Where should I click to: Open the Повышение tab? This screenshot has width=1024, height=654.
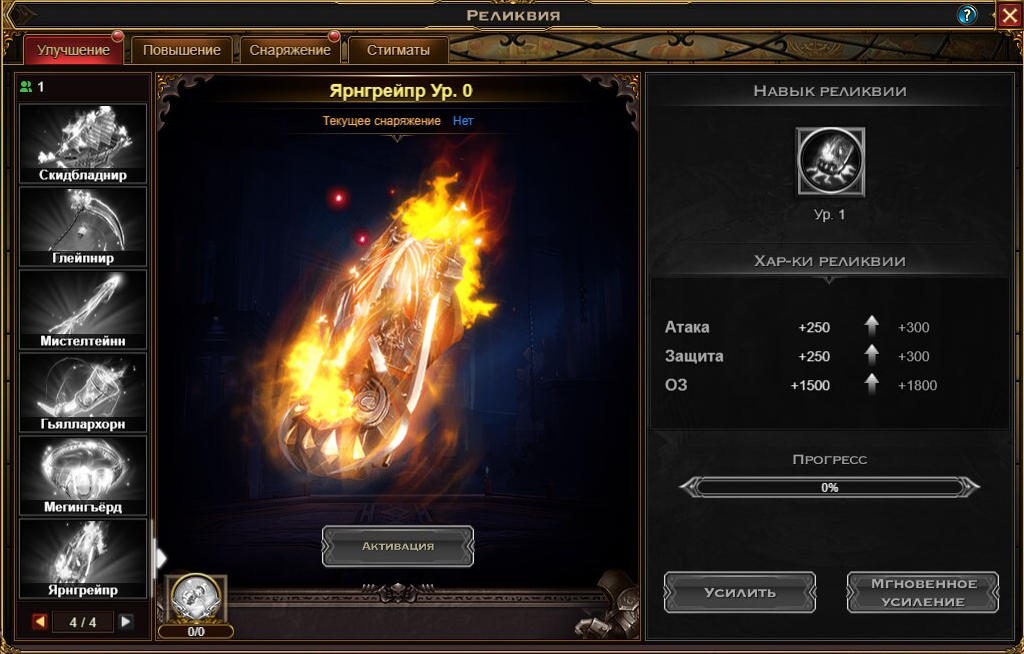tap(181, 50)
